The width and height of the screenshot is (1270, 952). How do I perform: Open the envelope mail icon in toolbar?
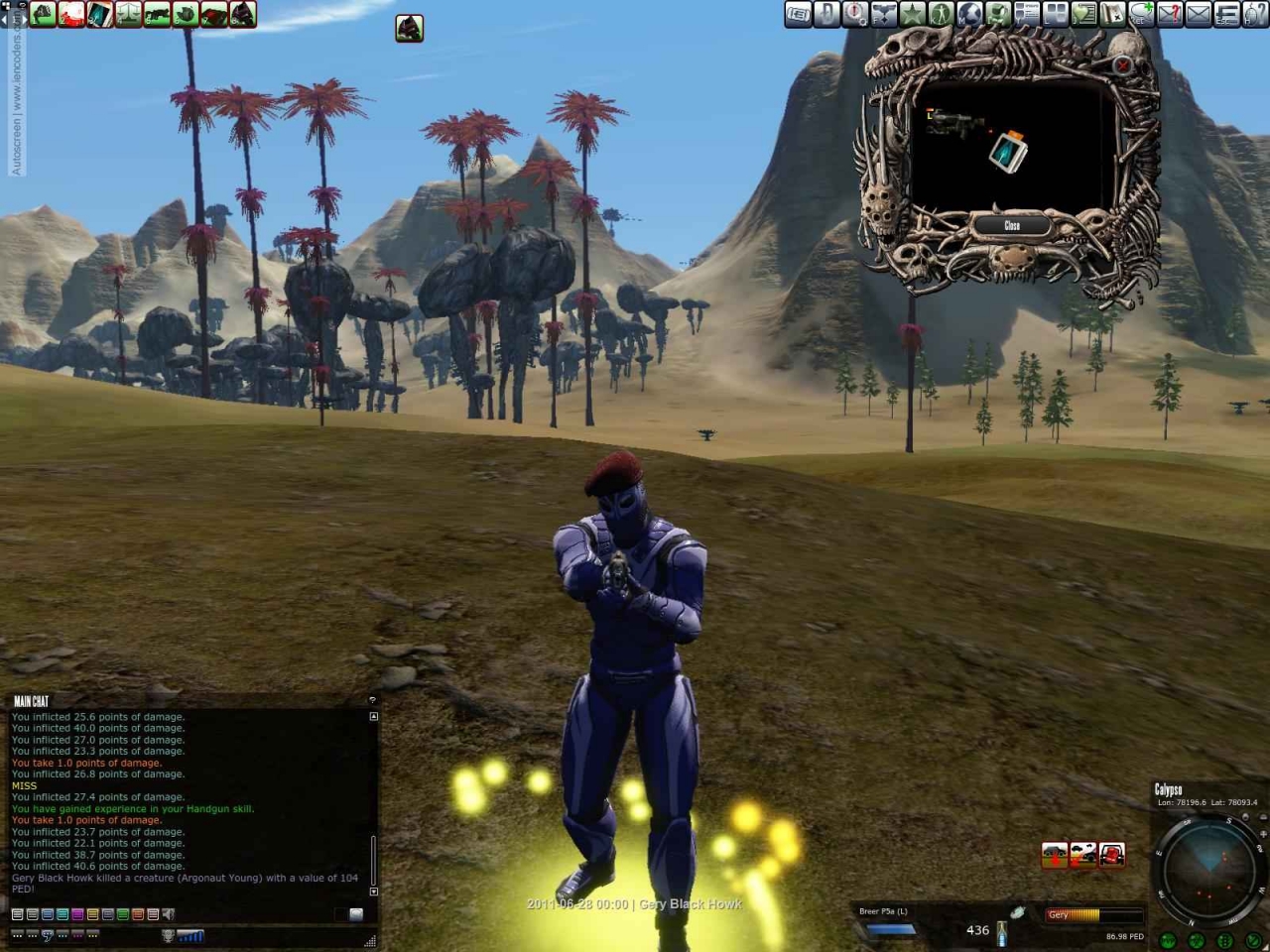(1199, 14)
